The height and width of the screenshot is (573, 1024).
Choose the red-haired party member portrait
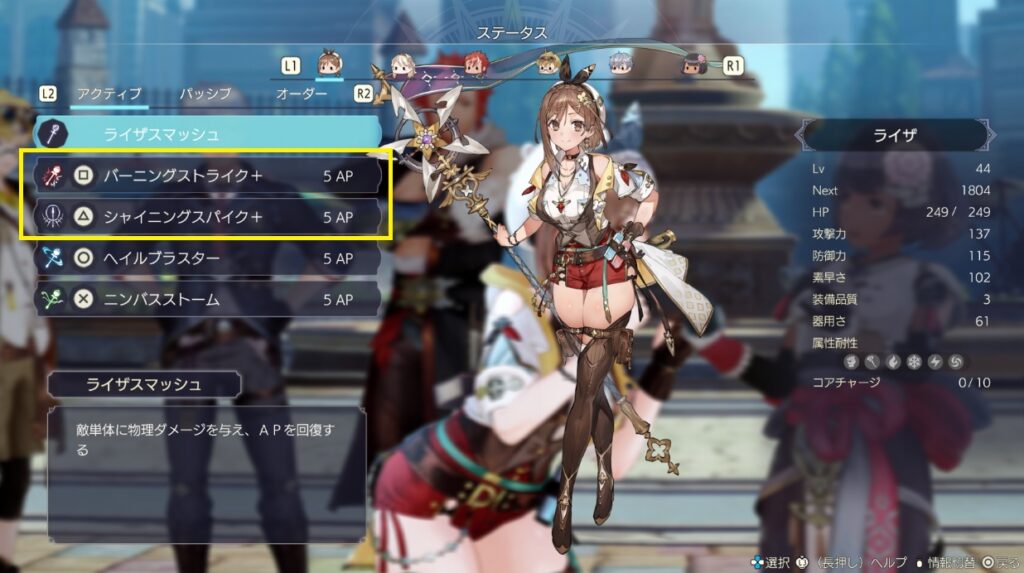click(474, 65)
